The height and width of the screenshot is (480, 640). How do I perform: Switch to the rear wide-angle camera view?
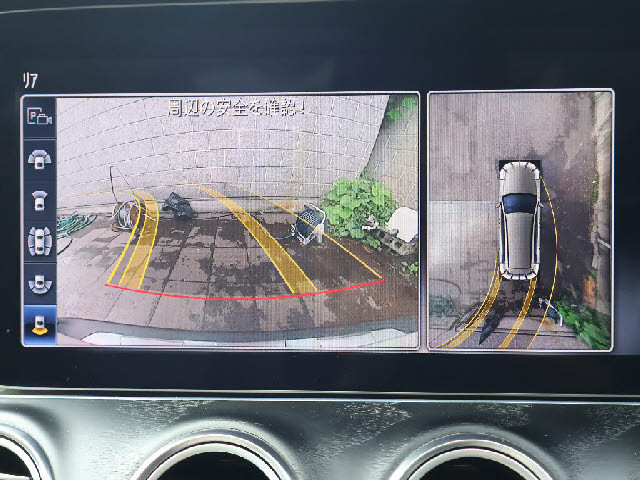pos(40,283)
